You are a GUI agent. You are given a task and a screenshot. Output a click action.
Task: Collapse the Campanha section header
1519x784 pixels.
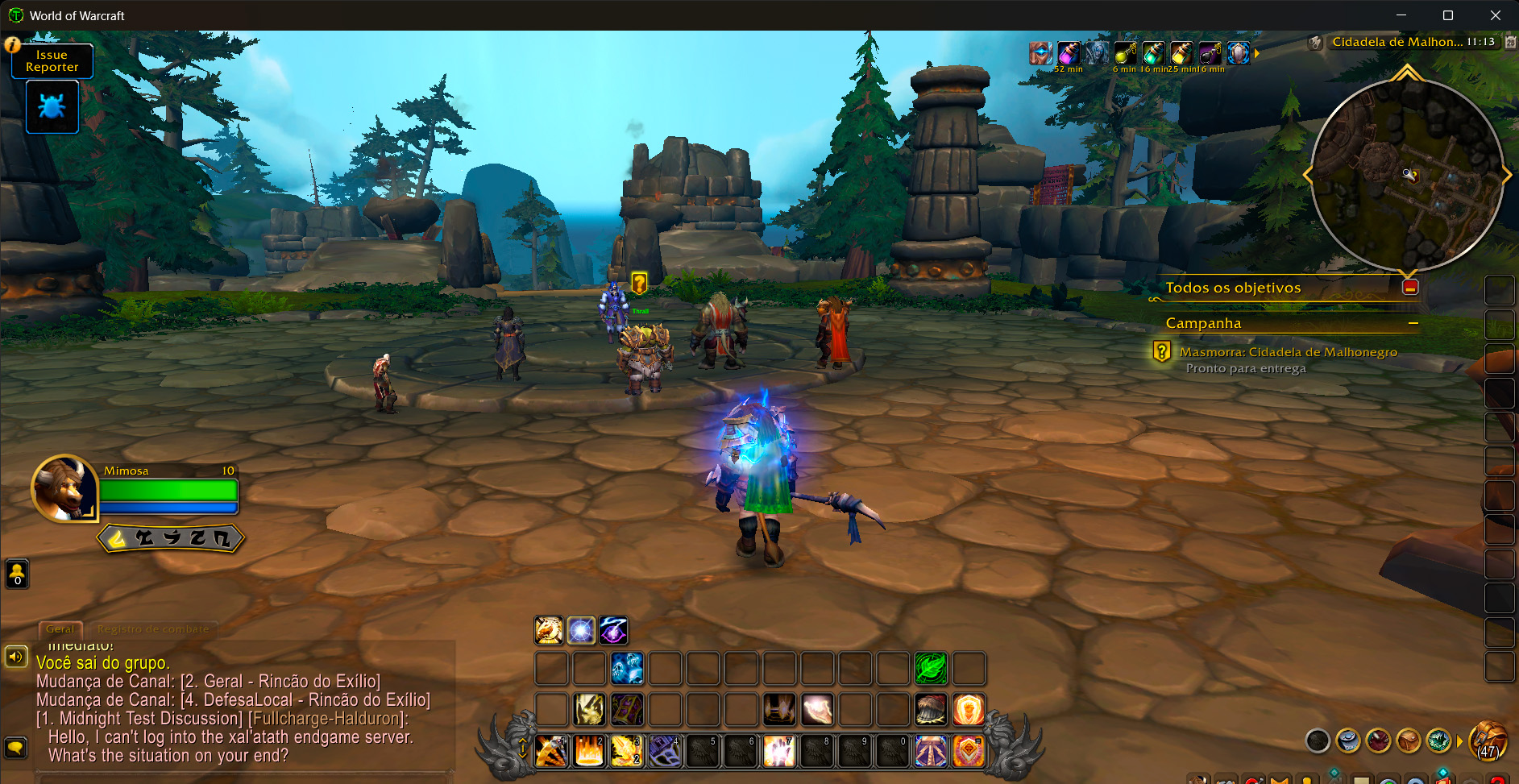tap(1413, 323)
